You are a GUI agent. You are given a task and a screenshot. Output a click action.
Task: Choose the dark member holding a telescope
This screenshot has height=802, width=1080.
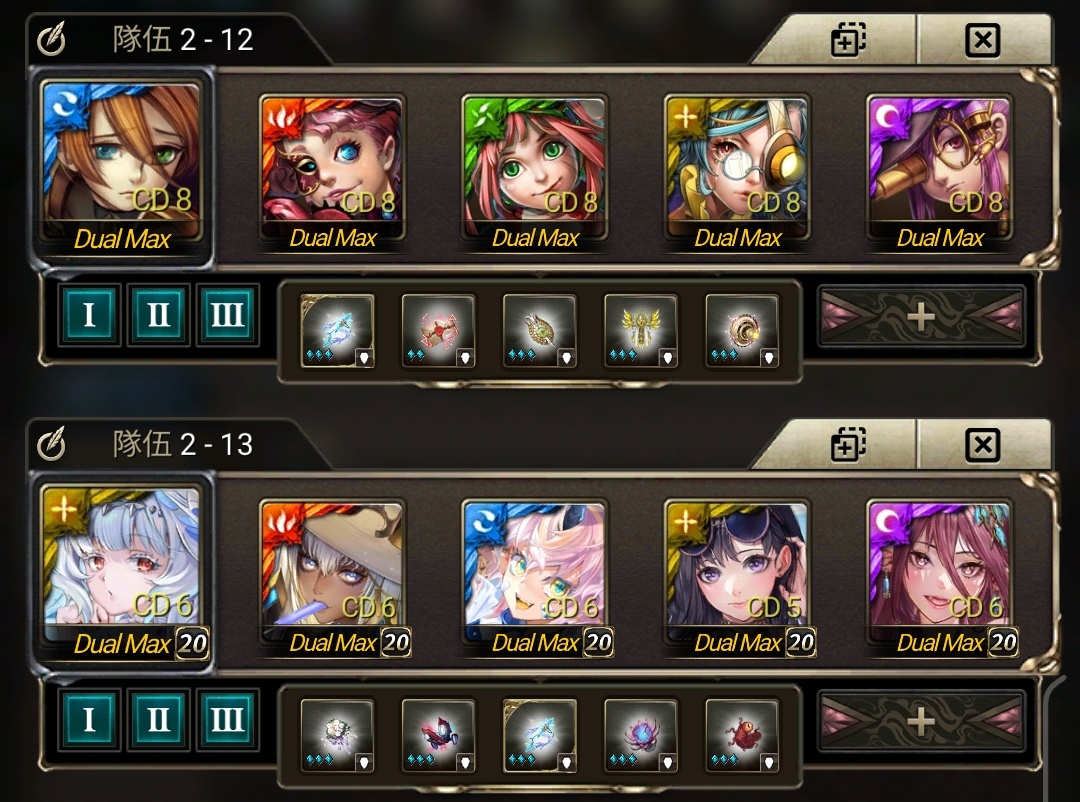pyautogui.click(x=939, y=168)
